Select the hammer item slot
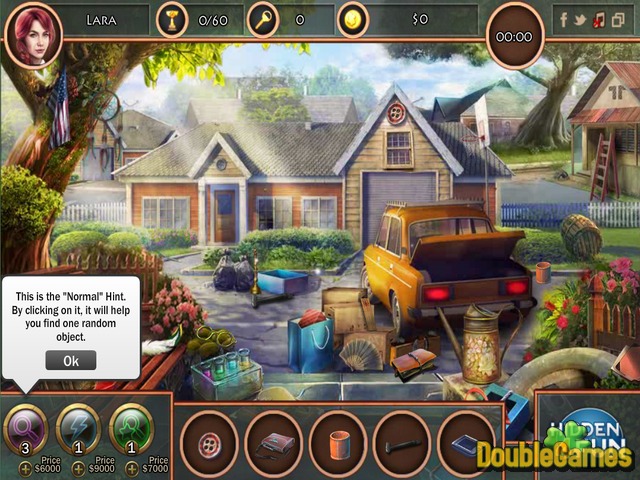This screenshot has height=480, width=640. coord(402,439)
